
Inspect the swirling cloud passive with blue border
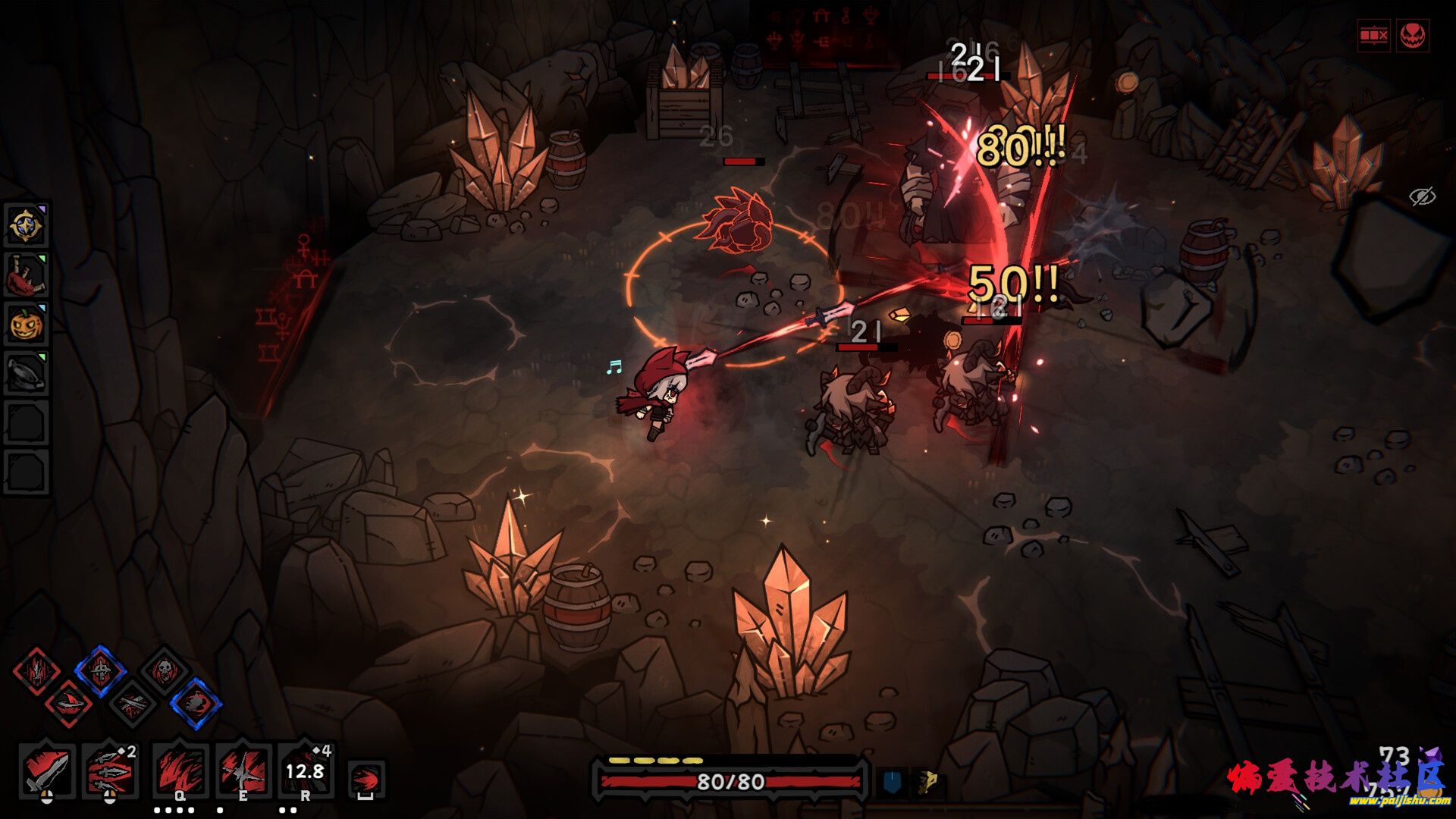click(196, 704)
